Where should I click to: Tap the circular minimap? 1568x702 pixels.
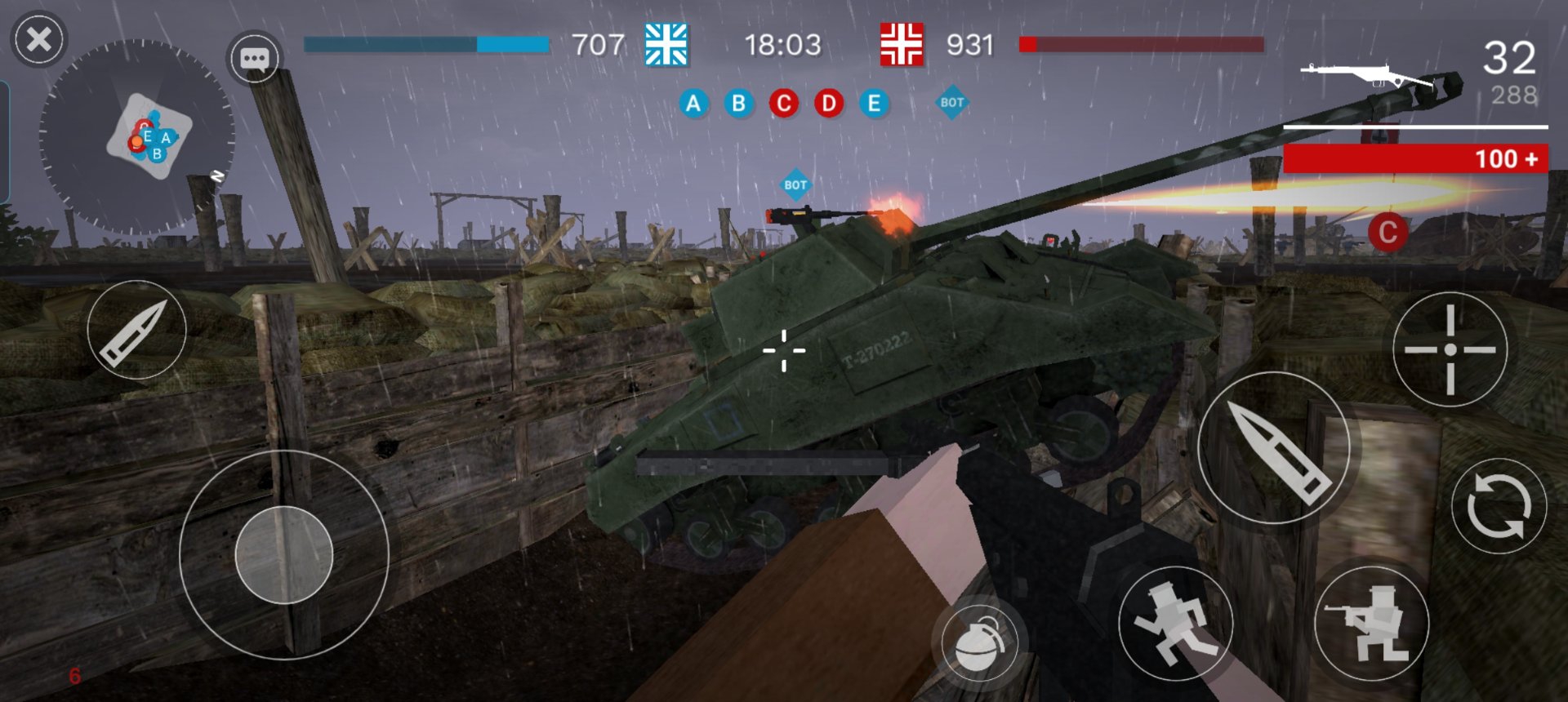pos(137,136)
